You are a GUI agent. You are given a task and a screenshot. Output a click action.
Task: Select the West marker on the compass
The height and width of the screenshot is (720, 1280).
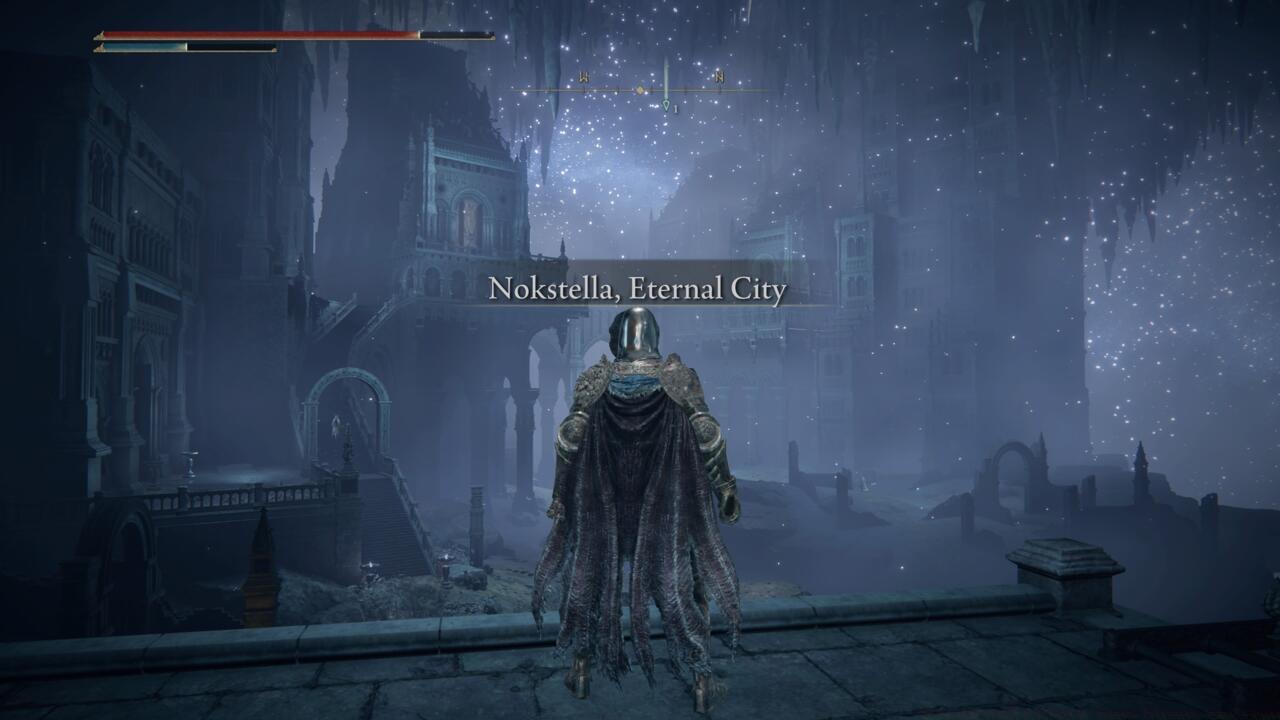583,76
